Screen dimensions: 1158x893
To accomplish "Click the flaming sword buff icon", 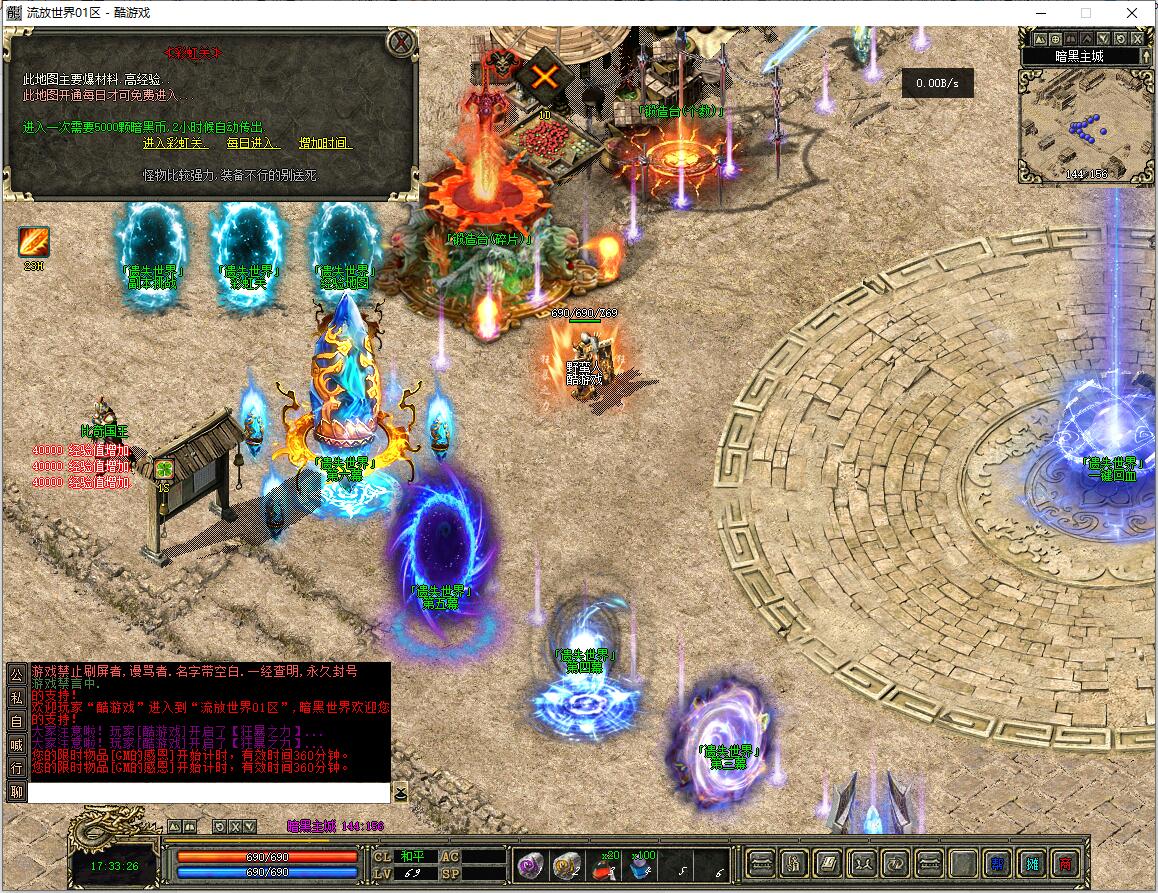I will click(33, 242).
